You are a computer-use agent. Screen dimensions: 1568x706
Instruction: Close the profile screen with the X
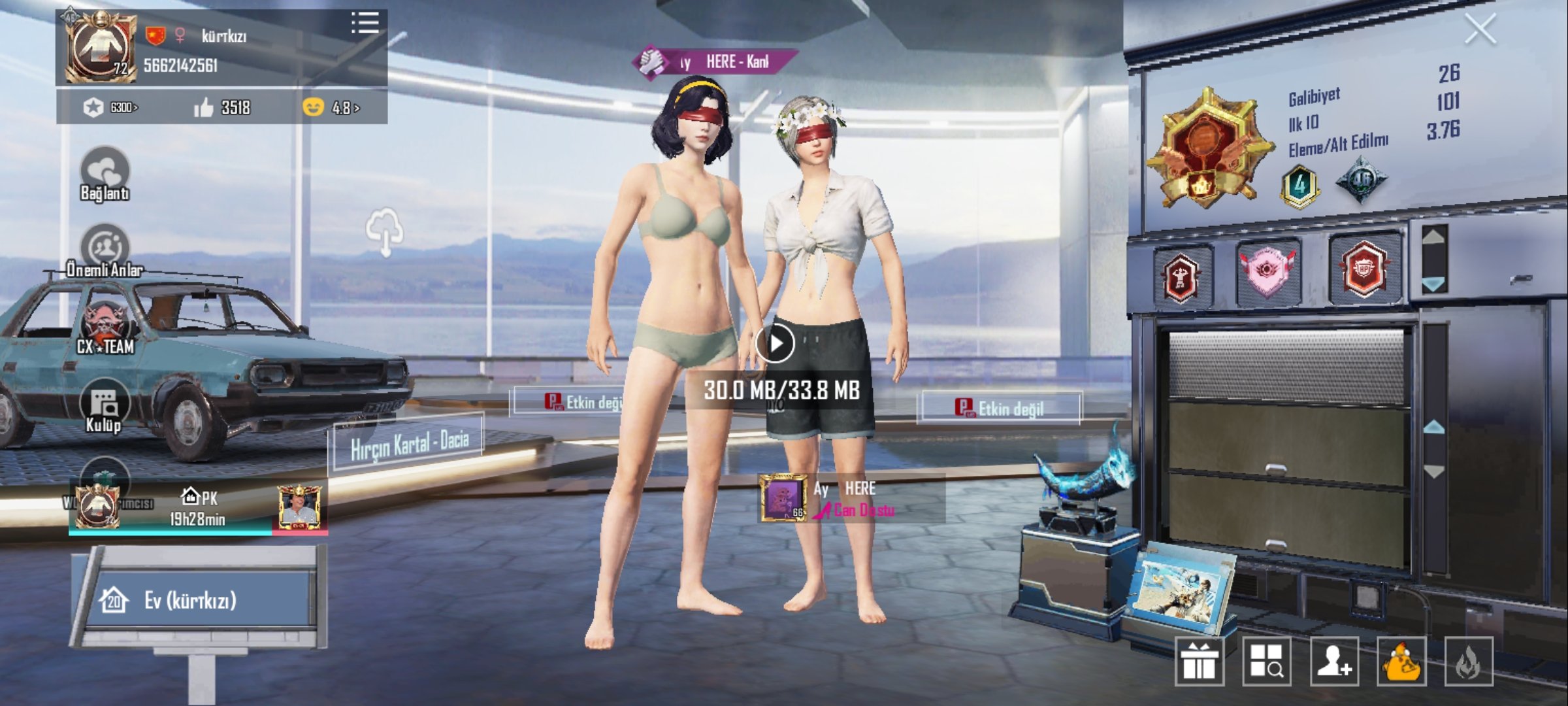click(x=1479, y=30)
